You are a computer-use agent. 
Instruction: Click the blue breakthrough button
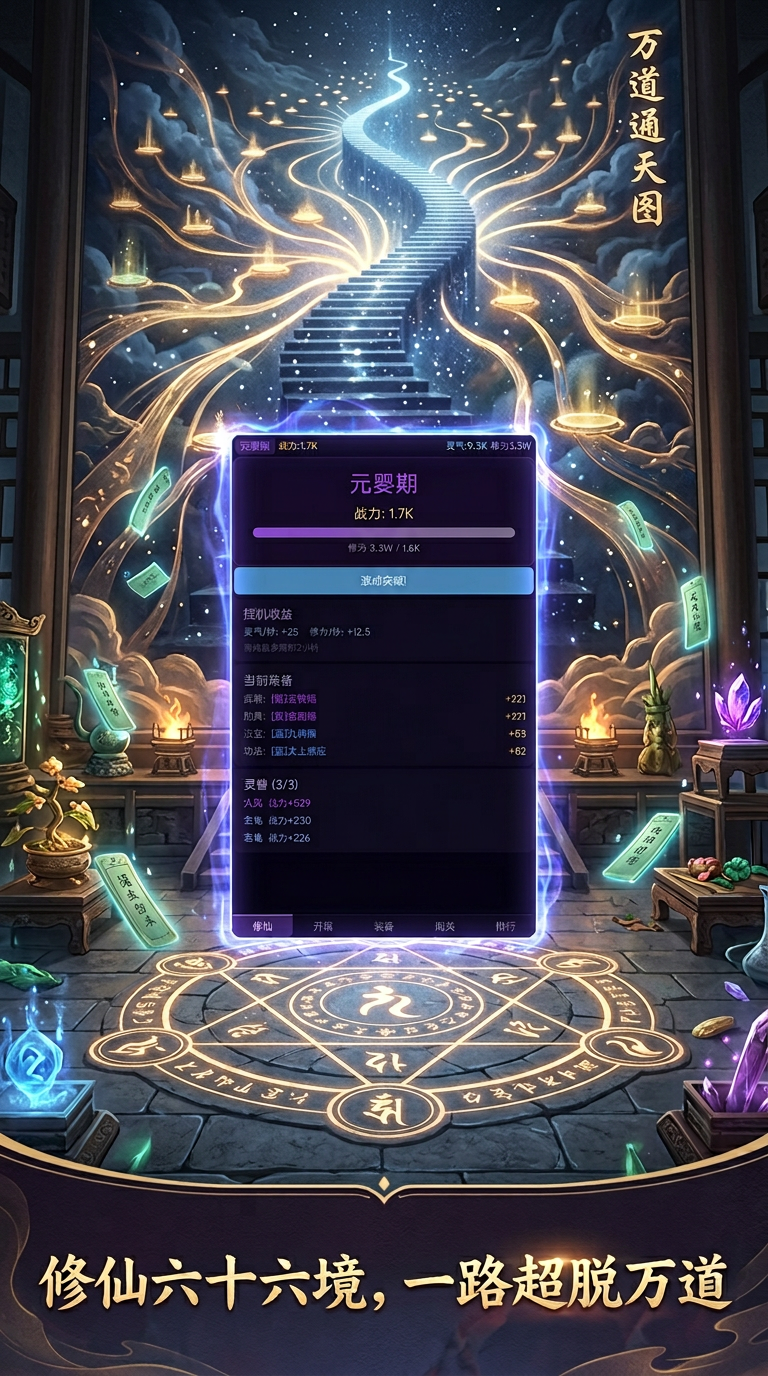tap(383, 580)
